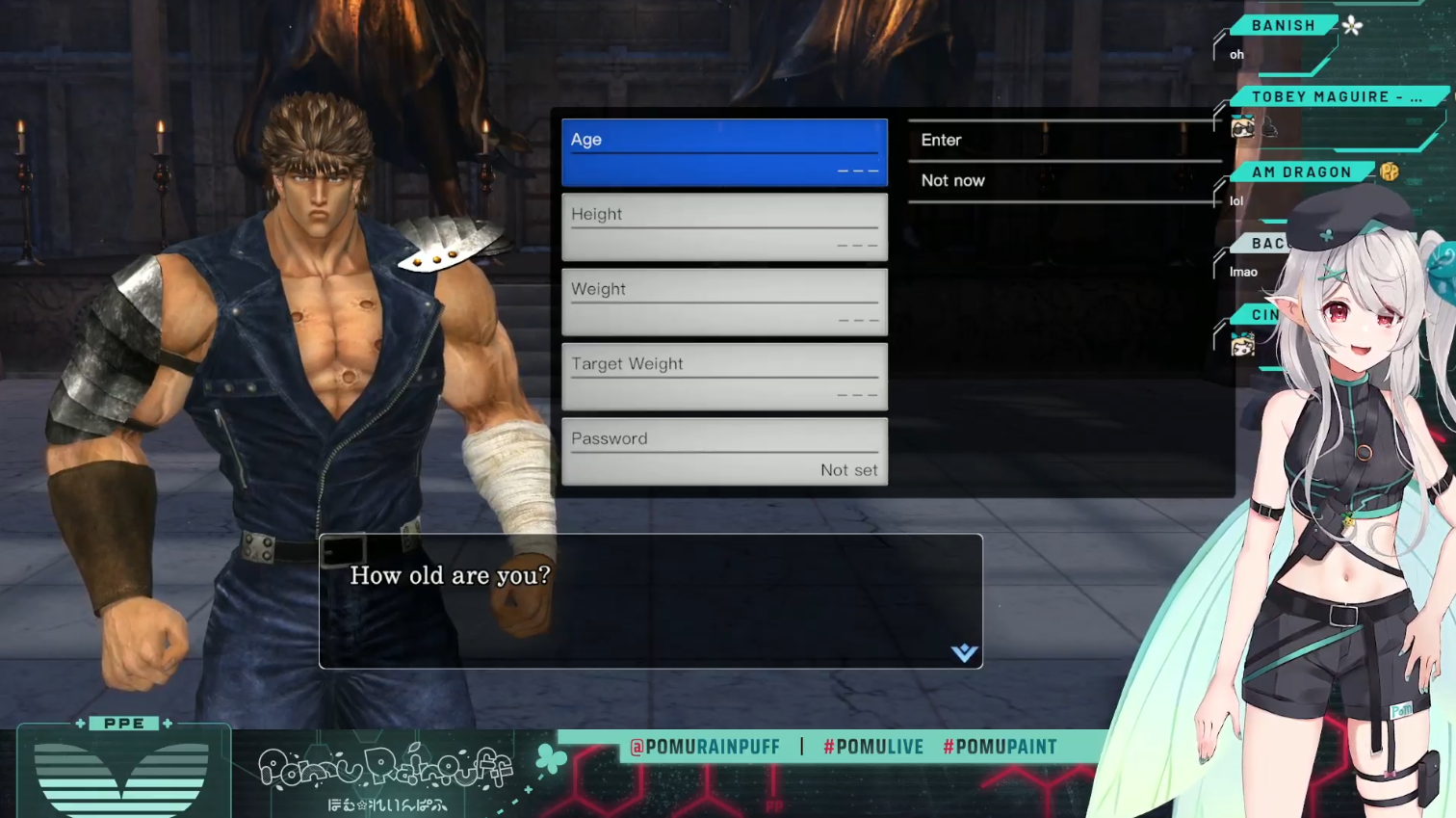Choose the Weight entry
1456x818 pixels.
[x=724, y=303]
